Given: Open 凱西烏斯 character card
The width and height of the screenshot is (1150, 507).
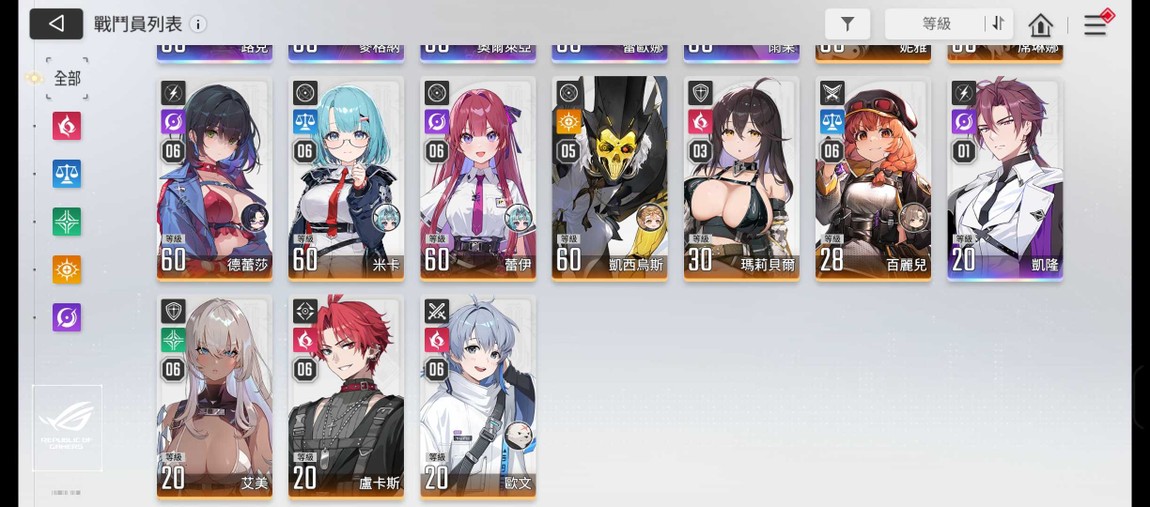Looking at the screenshot, I should click(609, 178).
